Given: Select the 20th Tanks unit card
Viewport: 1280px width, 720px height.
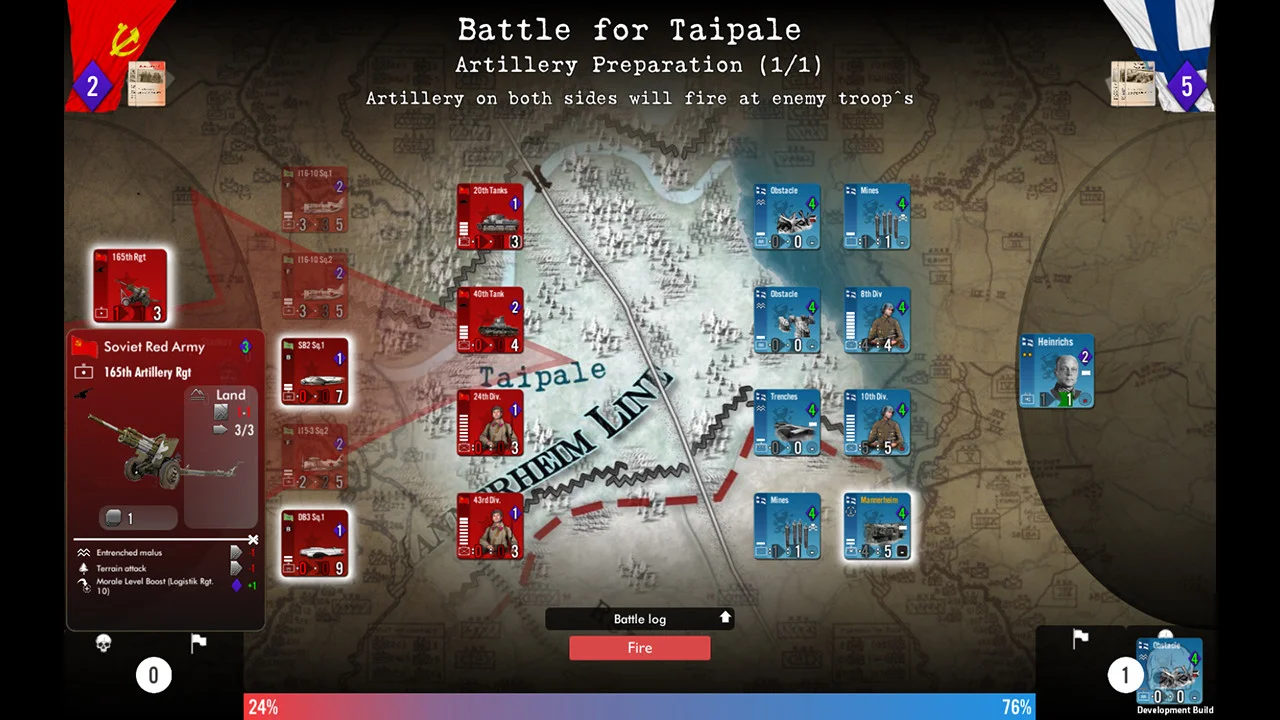Looking at the screenshot, I should [490, 216].
